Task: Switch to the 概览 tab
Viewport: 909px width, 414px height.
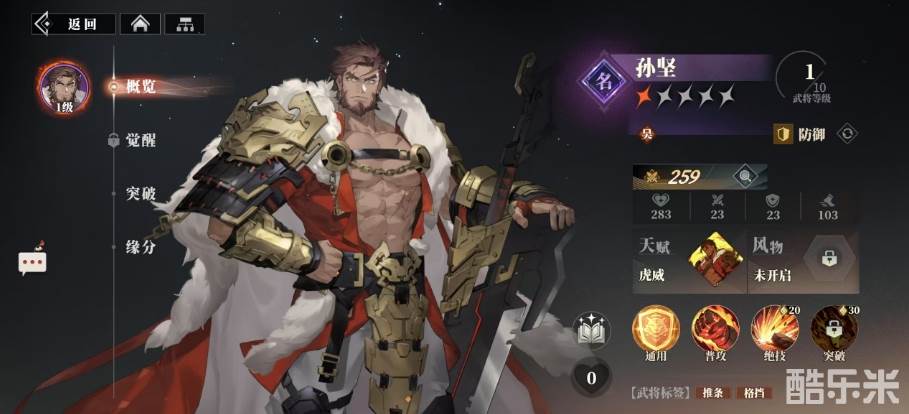Action: 140,86
